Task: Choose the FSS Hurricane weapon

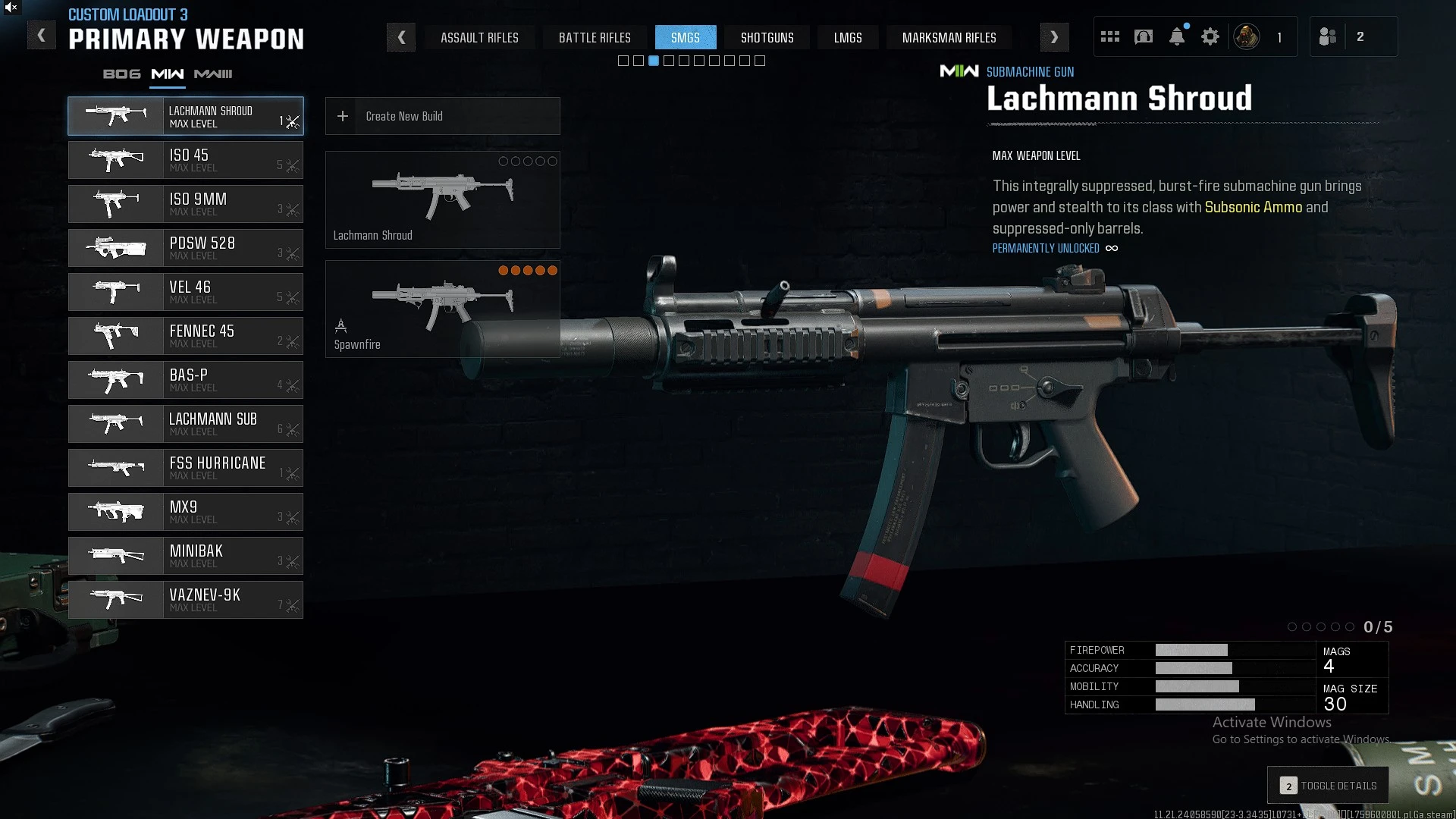Action: coord(186,468)
